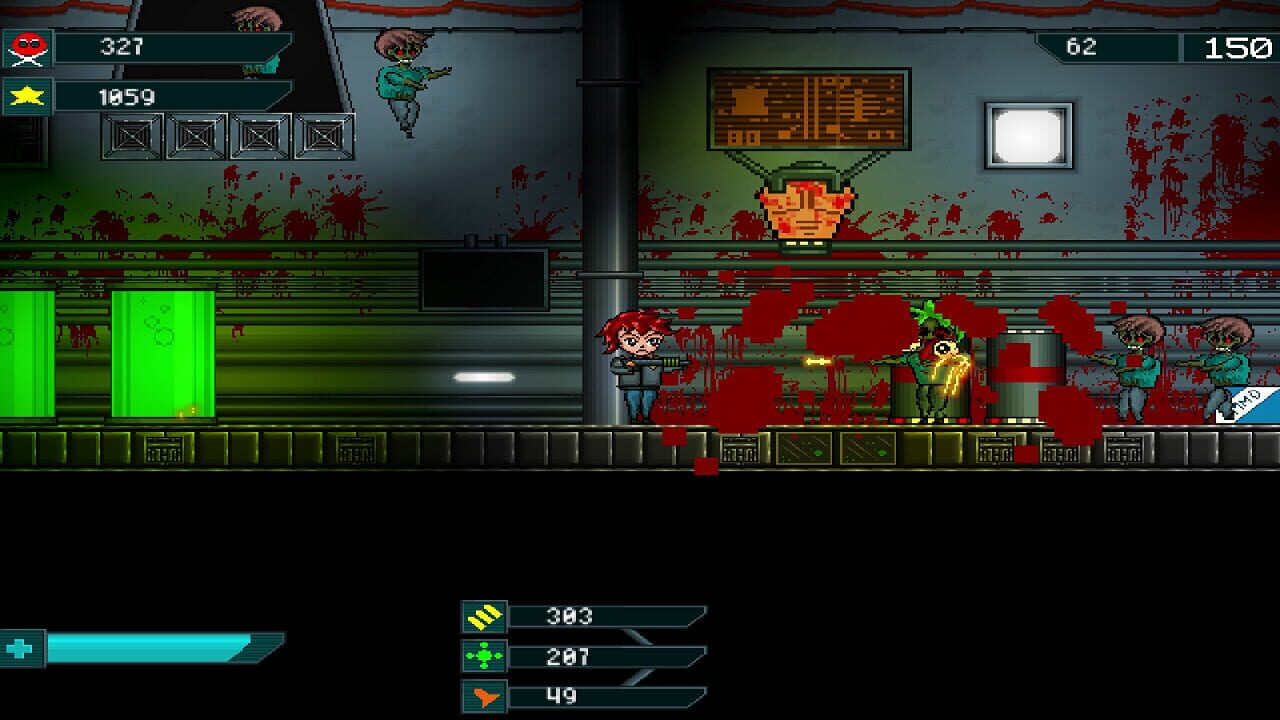Select the yellow shotgun shell ammo icon
The image size is (1280, 720).
(x=483, y=615)
